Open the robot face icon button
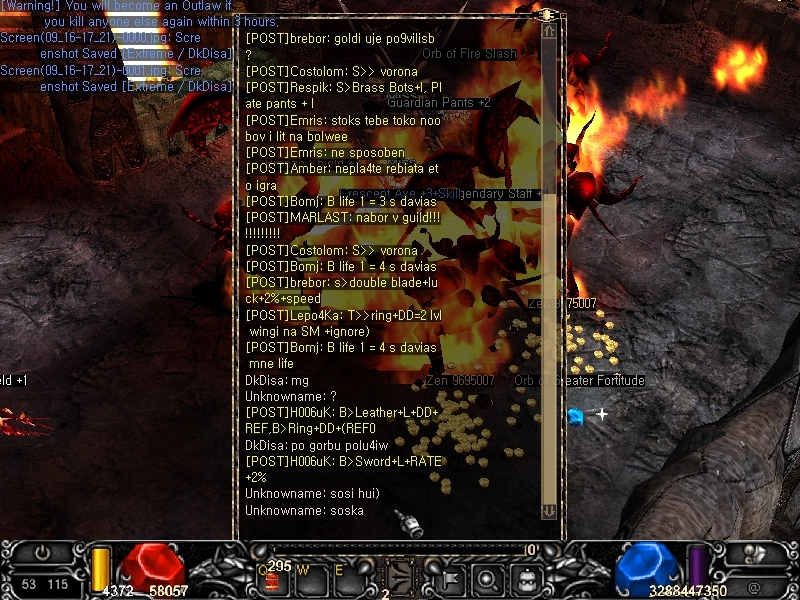Image resolution: width=800 pixels, height=600 pixels. (x=526, y=577)
